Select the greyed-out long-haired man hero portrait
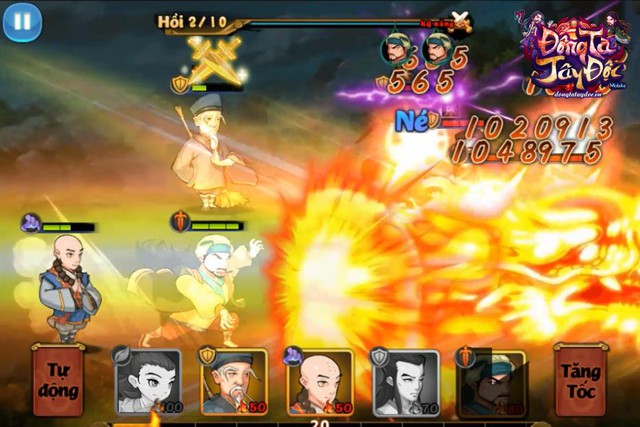The image size is (640, 427). point(405,381)
